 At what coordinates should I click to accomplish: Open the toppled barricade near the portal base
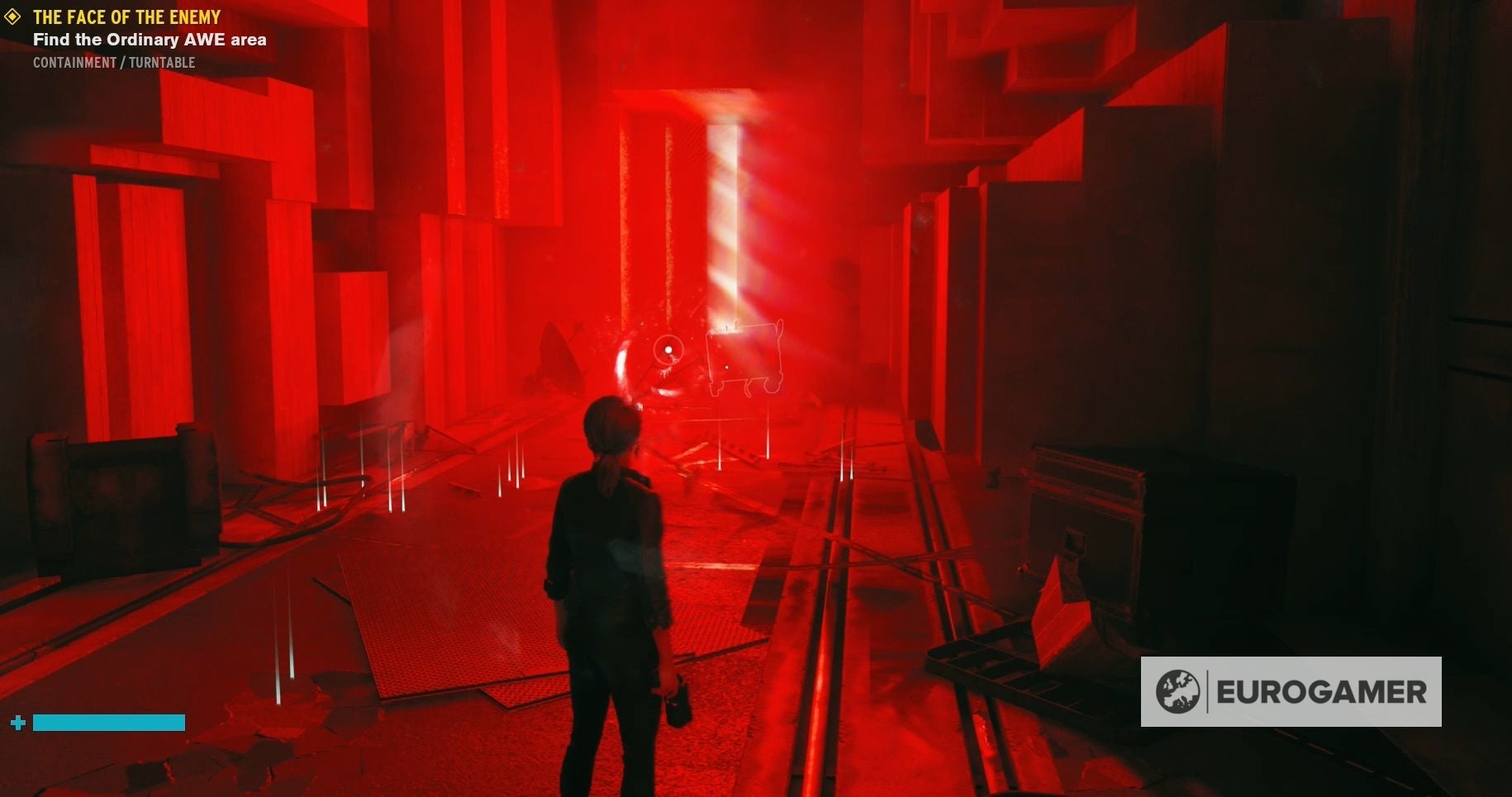tap(727, 450)
